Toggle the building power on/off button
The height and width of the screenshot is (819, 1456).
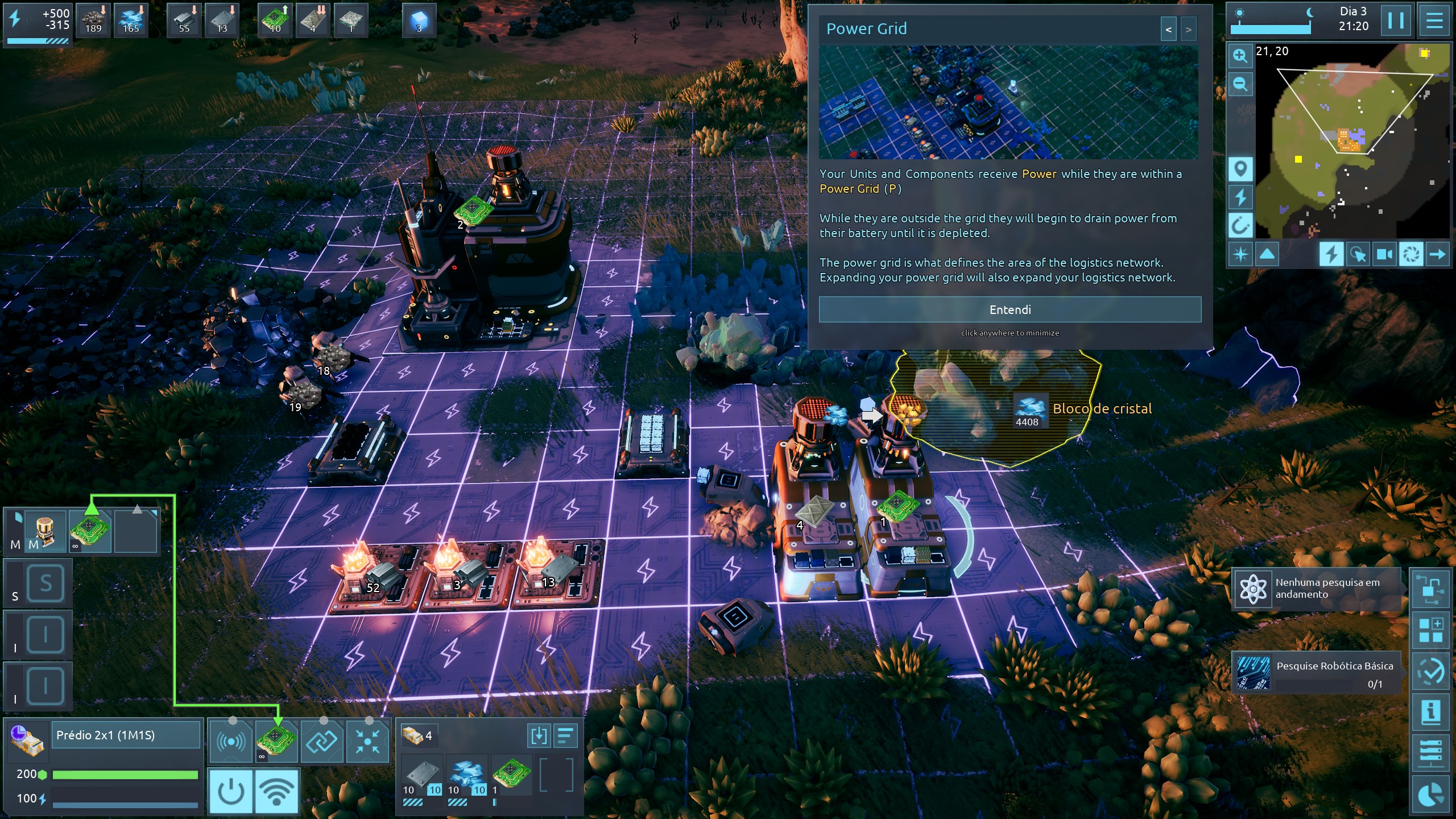tap(231, 791)
